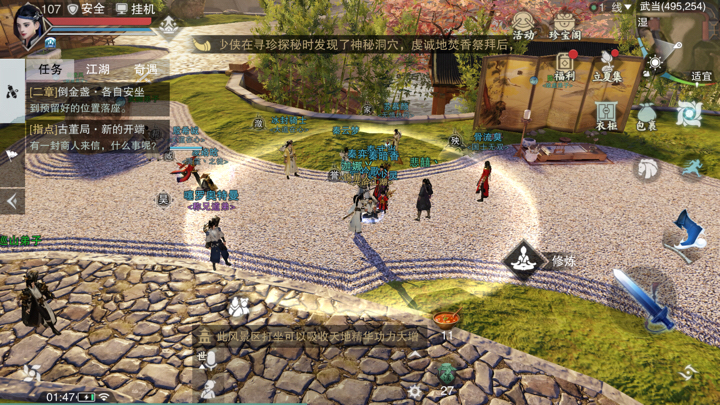720x405 pixels.
Task: Toggle 挂机 auto-battle mode
Action: 135,9
